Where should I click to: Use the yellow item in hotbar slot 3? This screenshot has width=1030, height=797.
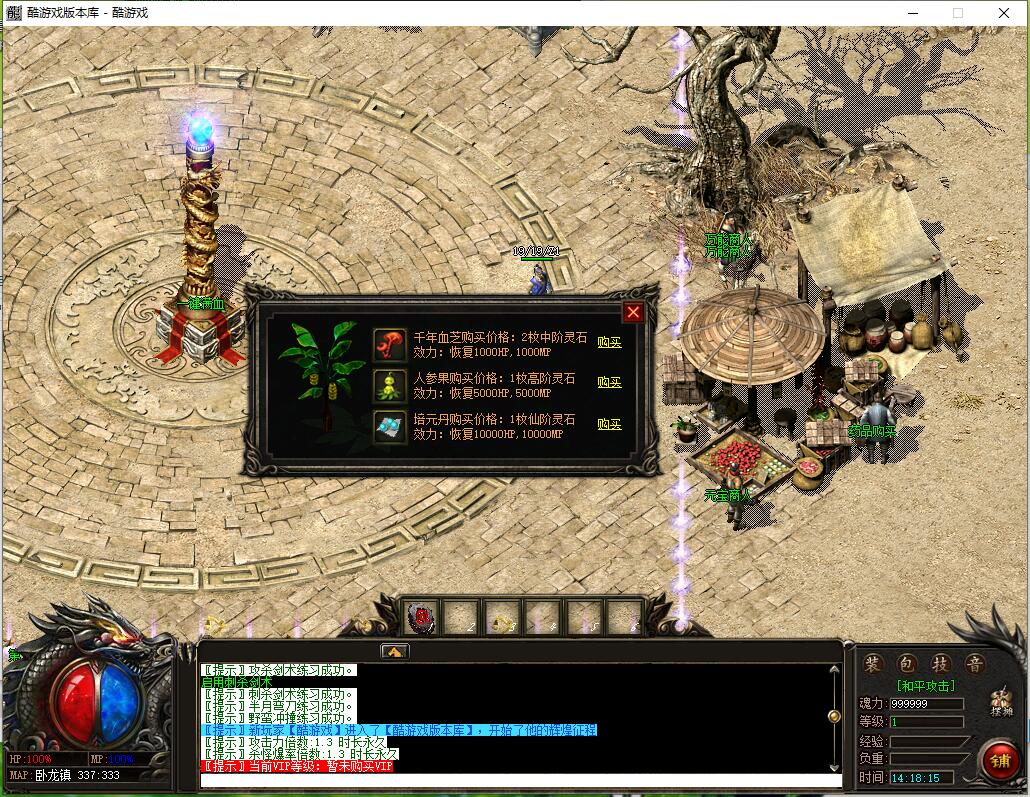[x=503, y=619]
